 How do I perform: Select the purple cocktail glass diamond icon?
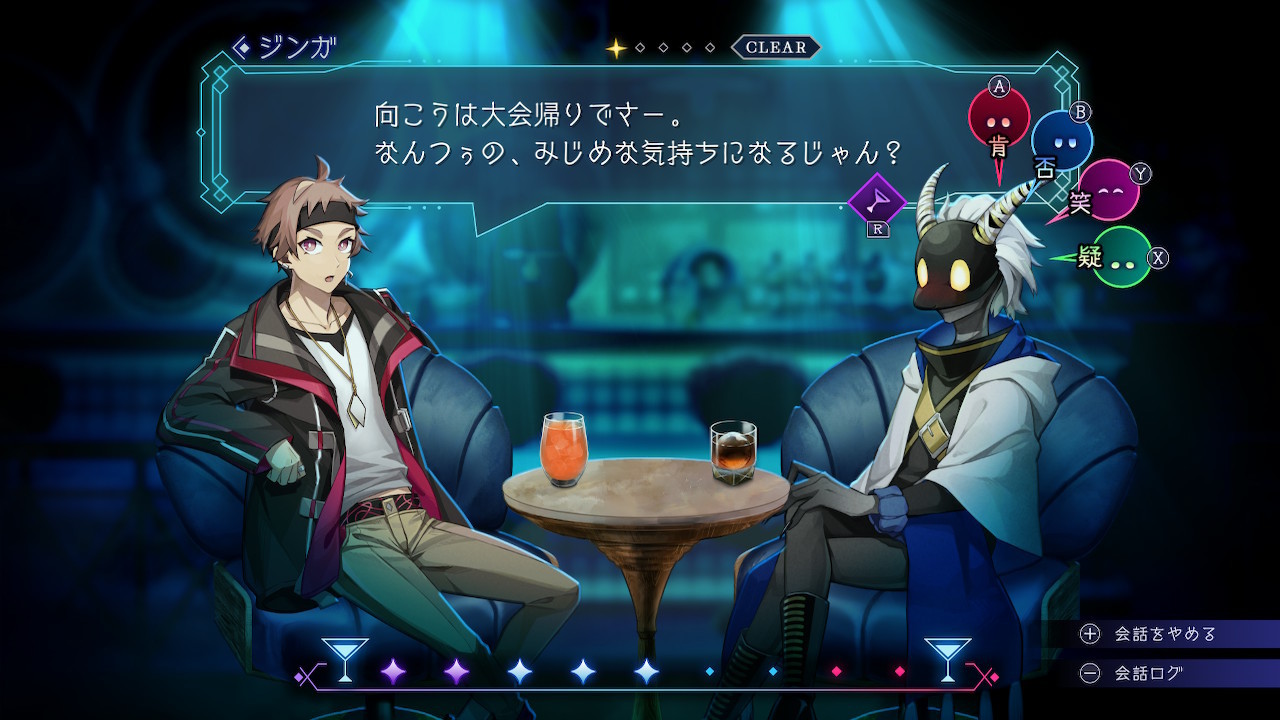(x=876, y=203)
